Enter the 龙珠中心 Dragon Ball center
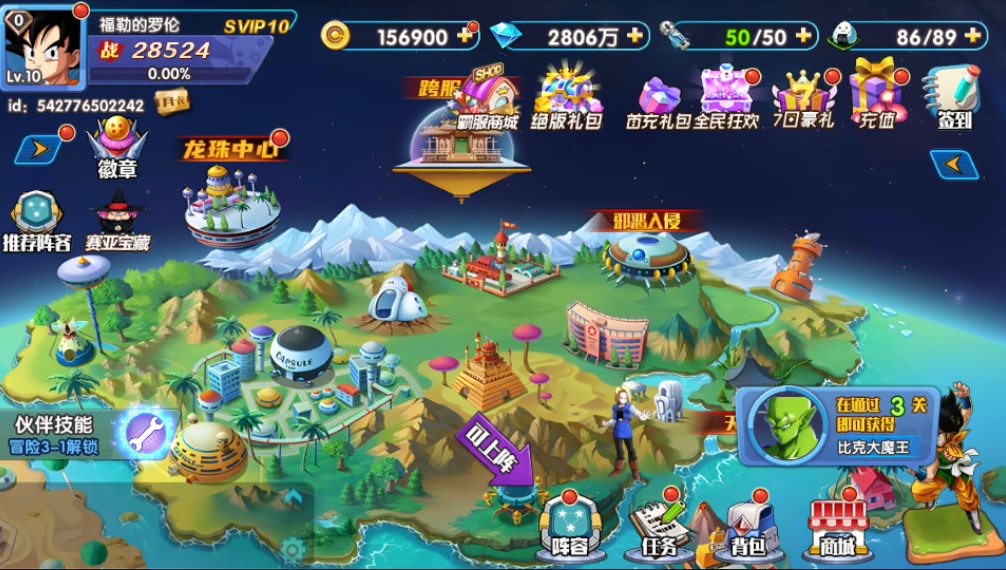 (231, 195)
